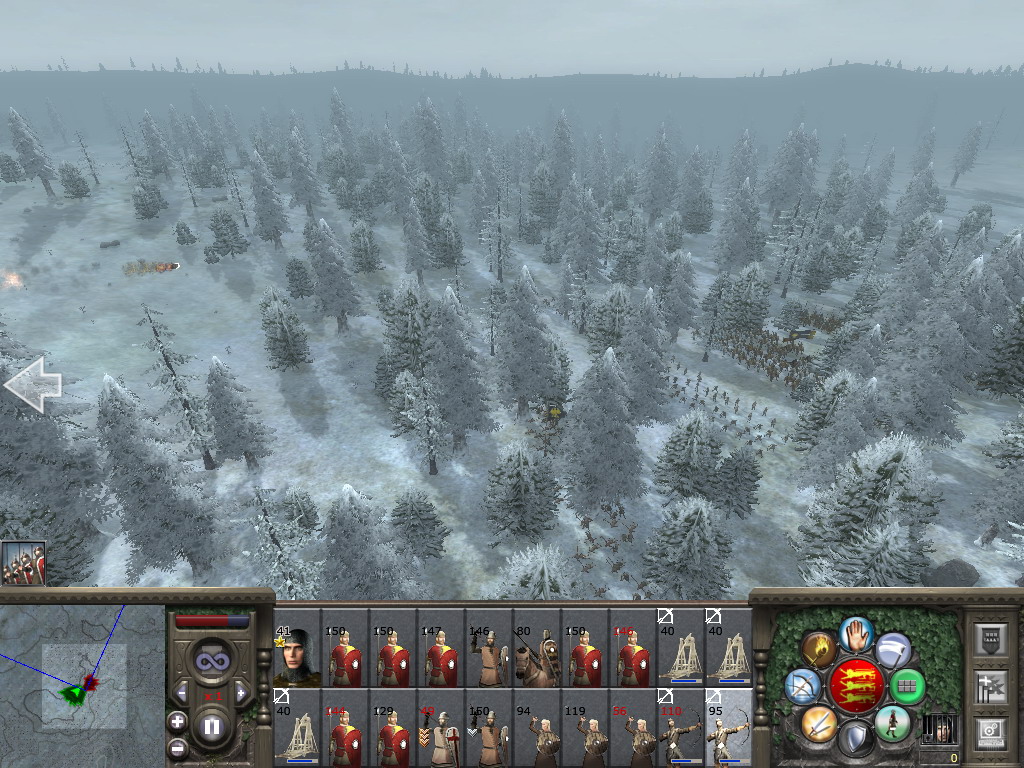Select the highlighted archer unit showing 95

(x=729, y=728)
